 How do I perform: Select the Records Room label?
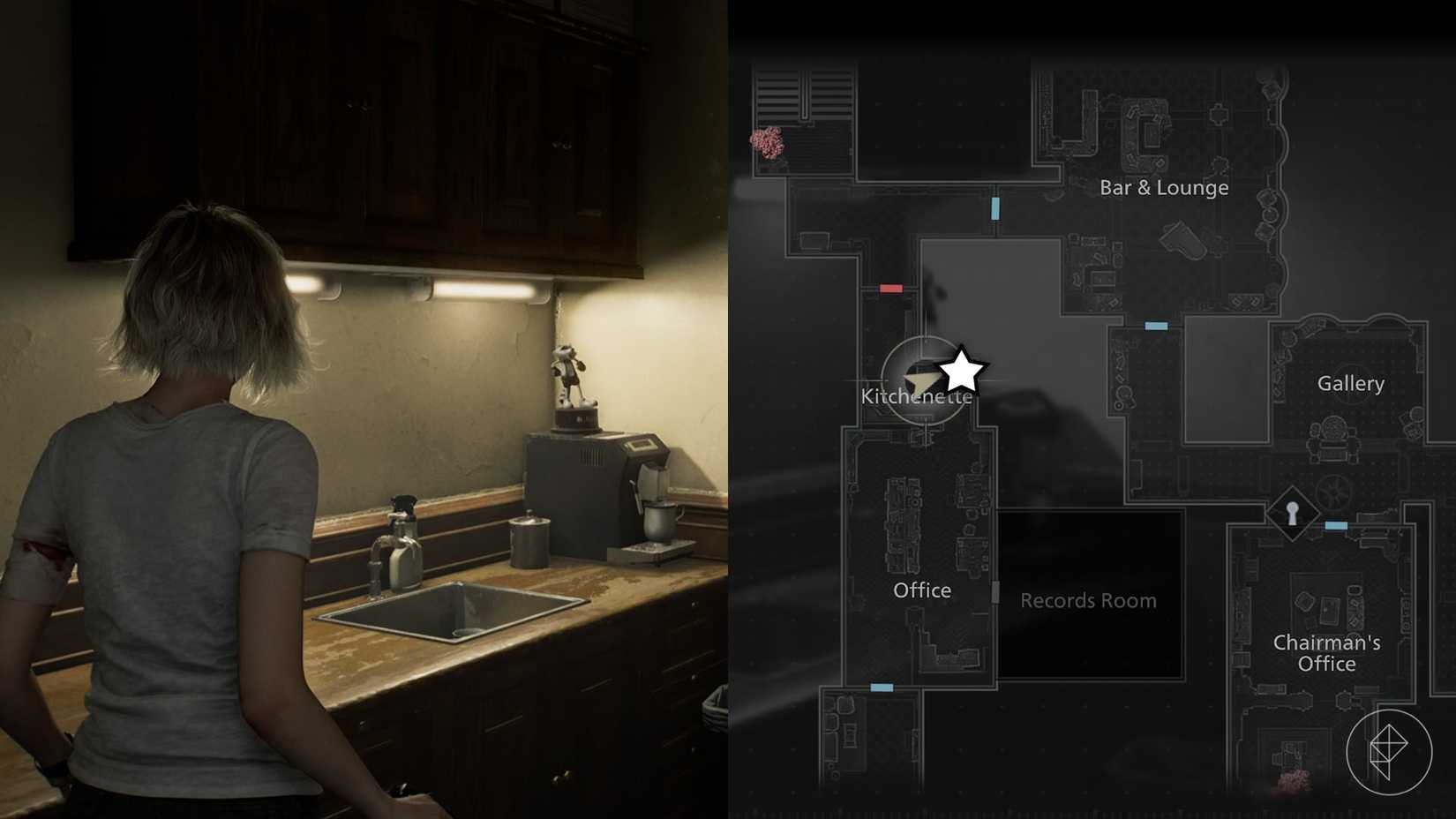click(x=1088, y=600)
